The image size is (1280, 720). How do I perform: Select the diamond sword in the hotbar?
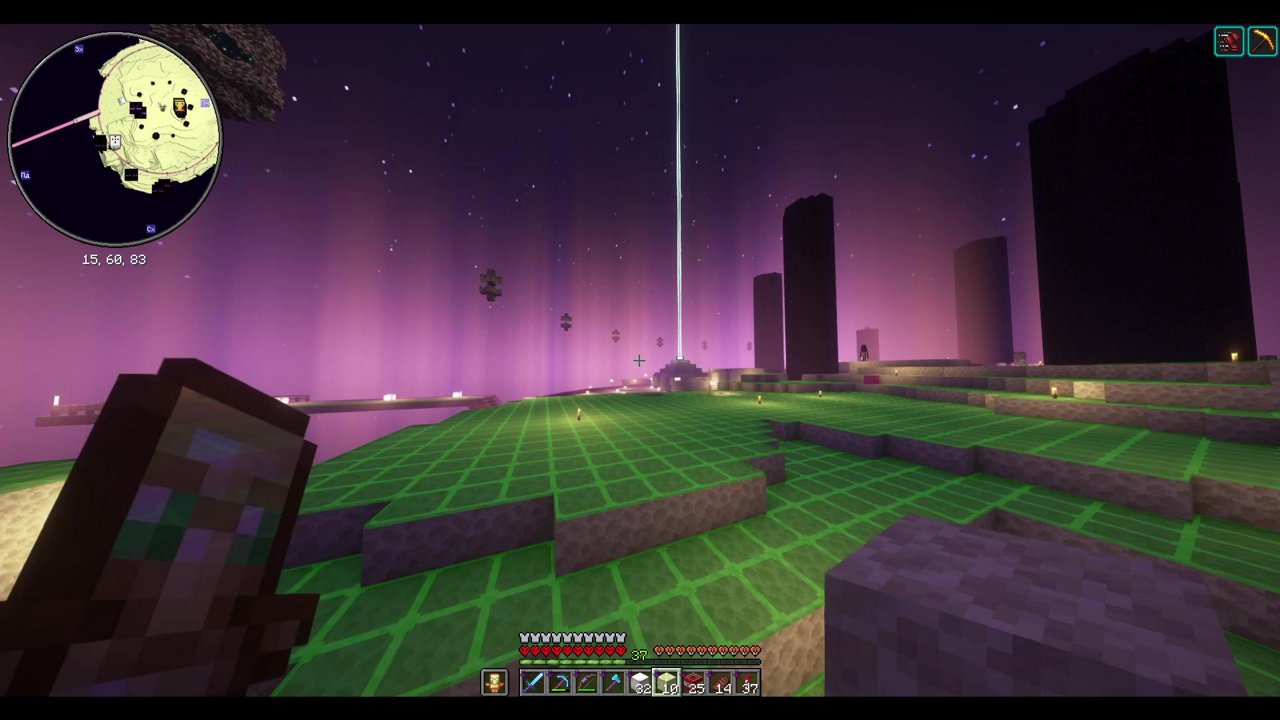[x=534, y=683]
